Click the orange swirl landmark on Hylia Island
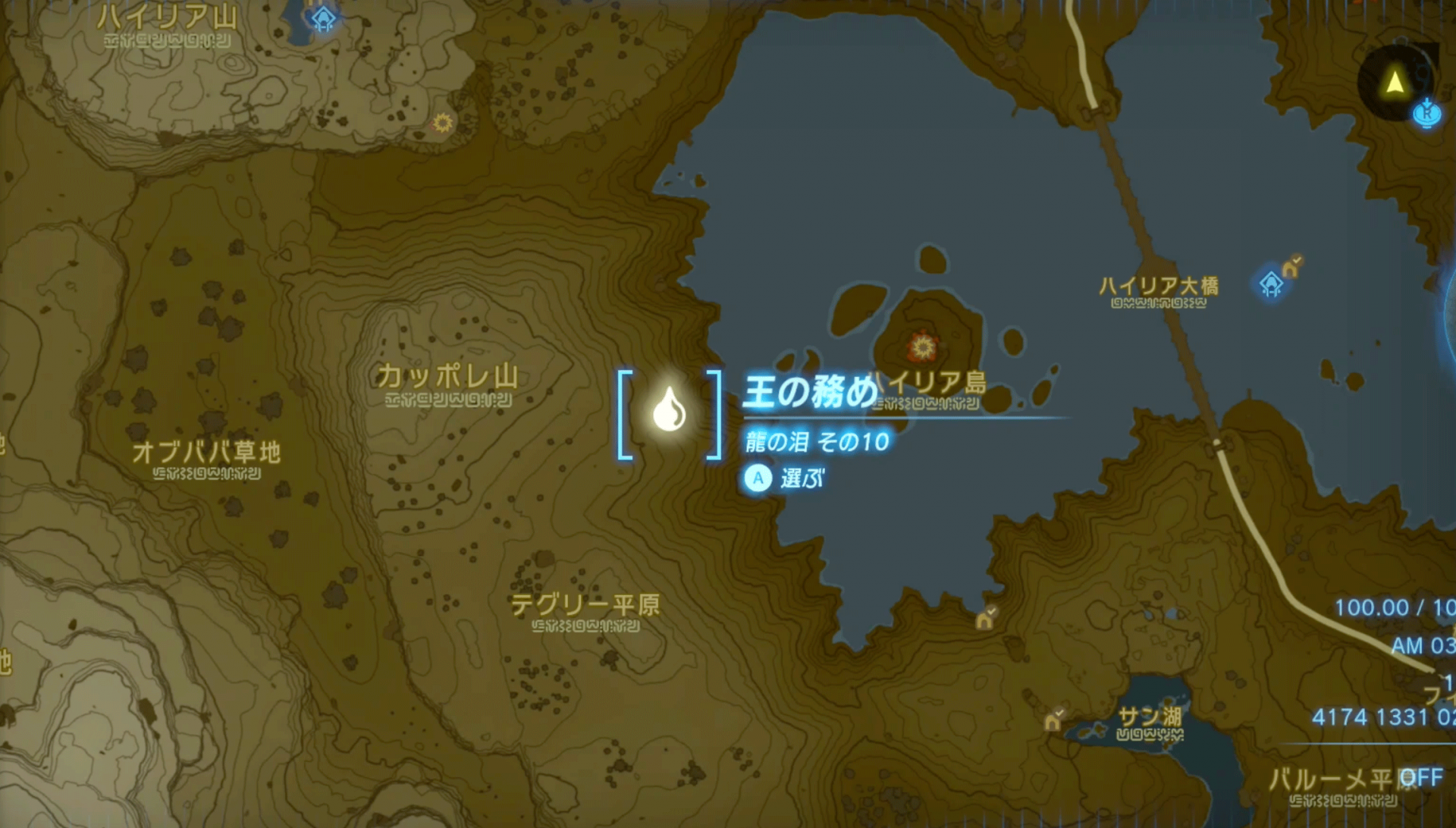This screenshot has height=828, width=1456. [x=921, y=346]
